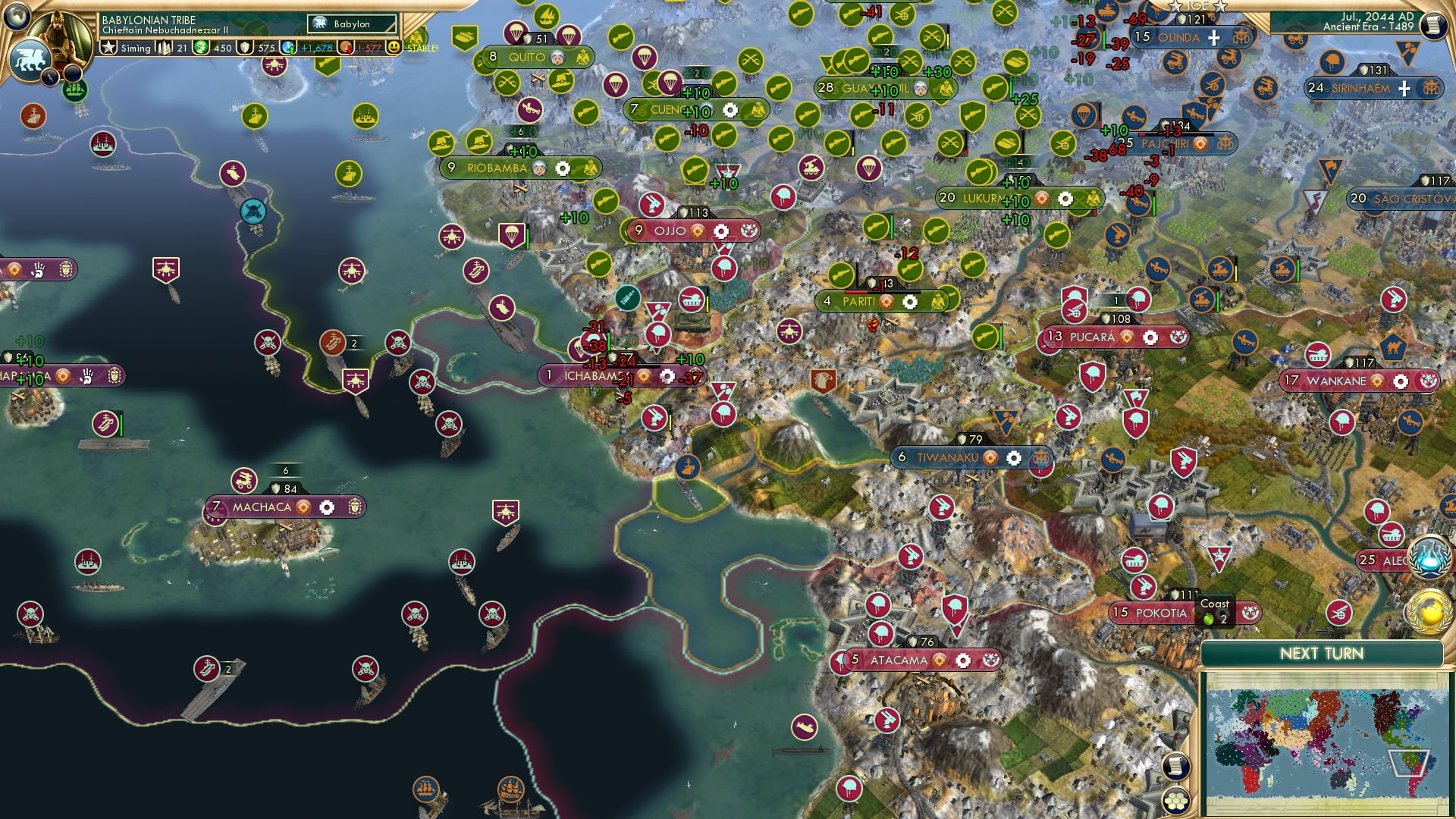Click the production gear icon on Machaca's banner
Viewport: 1456px width, 819px height.
(325, 507)
